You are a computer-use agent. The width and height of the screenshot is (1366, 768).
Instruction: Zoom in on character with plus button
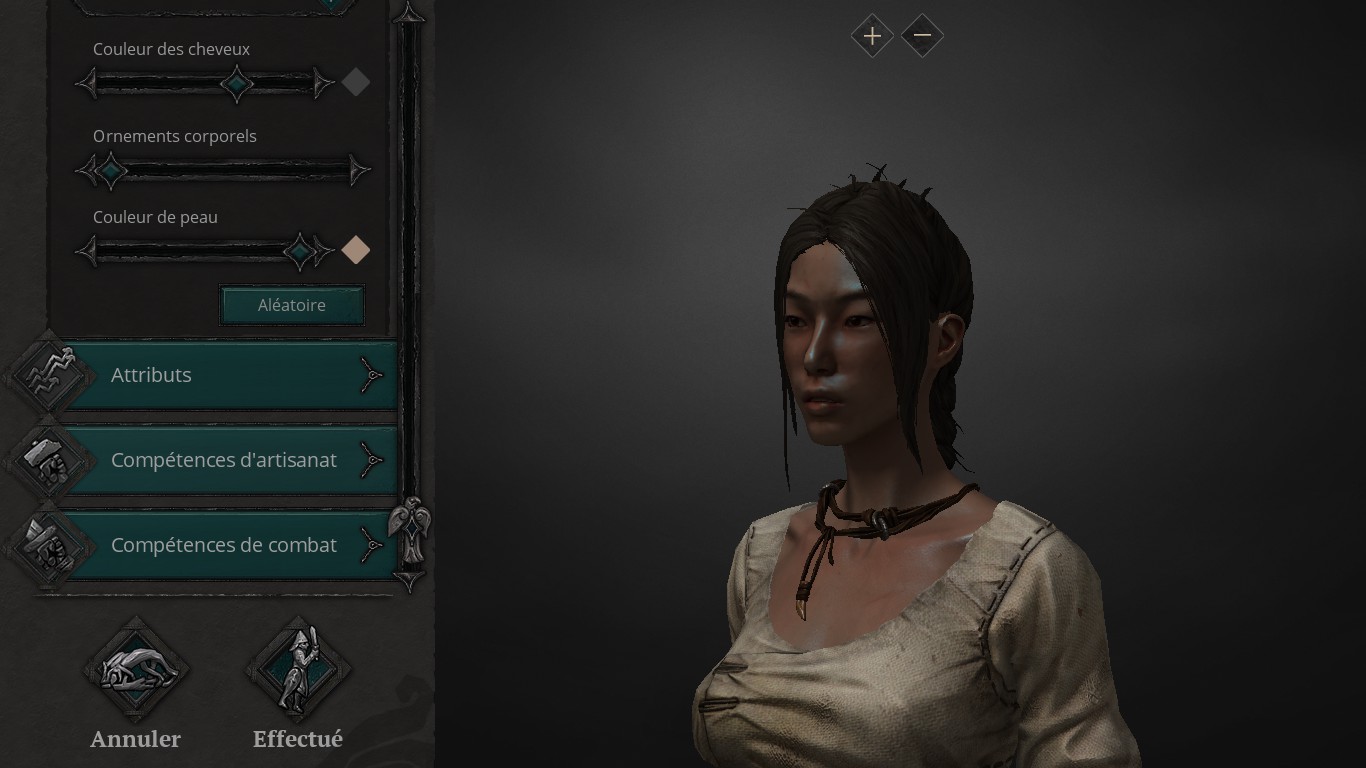[x=872, y=36]
